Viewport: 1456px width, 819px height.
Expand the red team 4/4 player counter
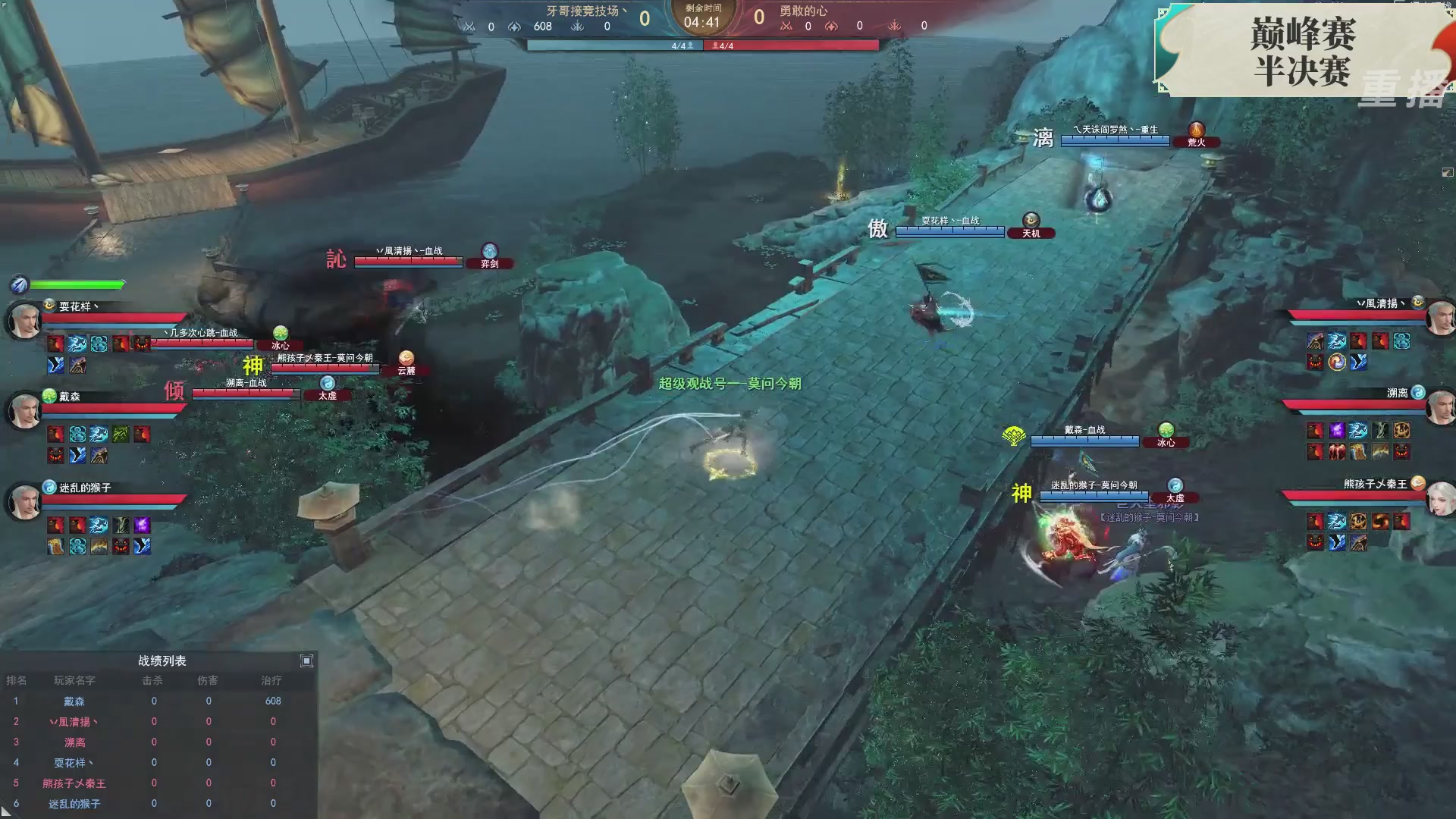click(723, 45)
